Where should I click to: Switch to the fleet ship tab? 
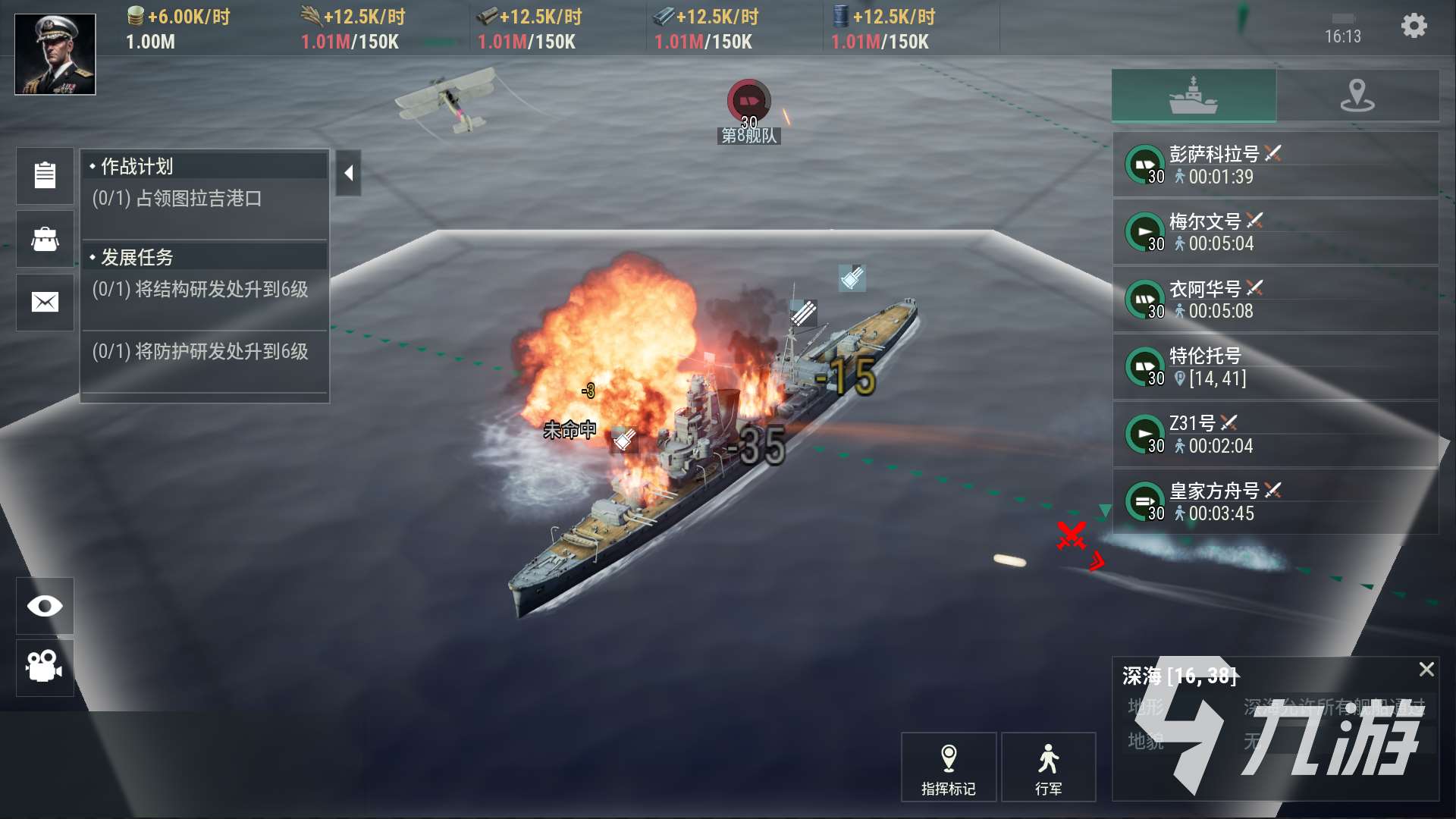(x=1194, y=96)
